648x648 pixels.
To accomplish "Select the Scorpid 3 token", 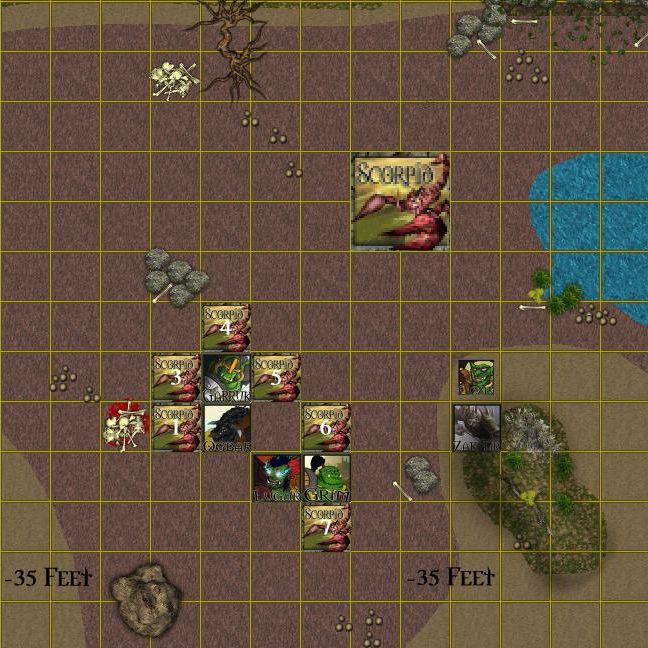I will (x=176, y=377).
